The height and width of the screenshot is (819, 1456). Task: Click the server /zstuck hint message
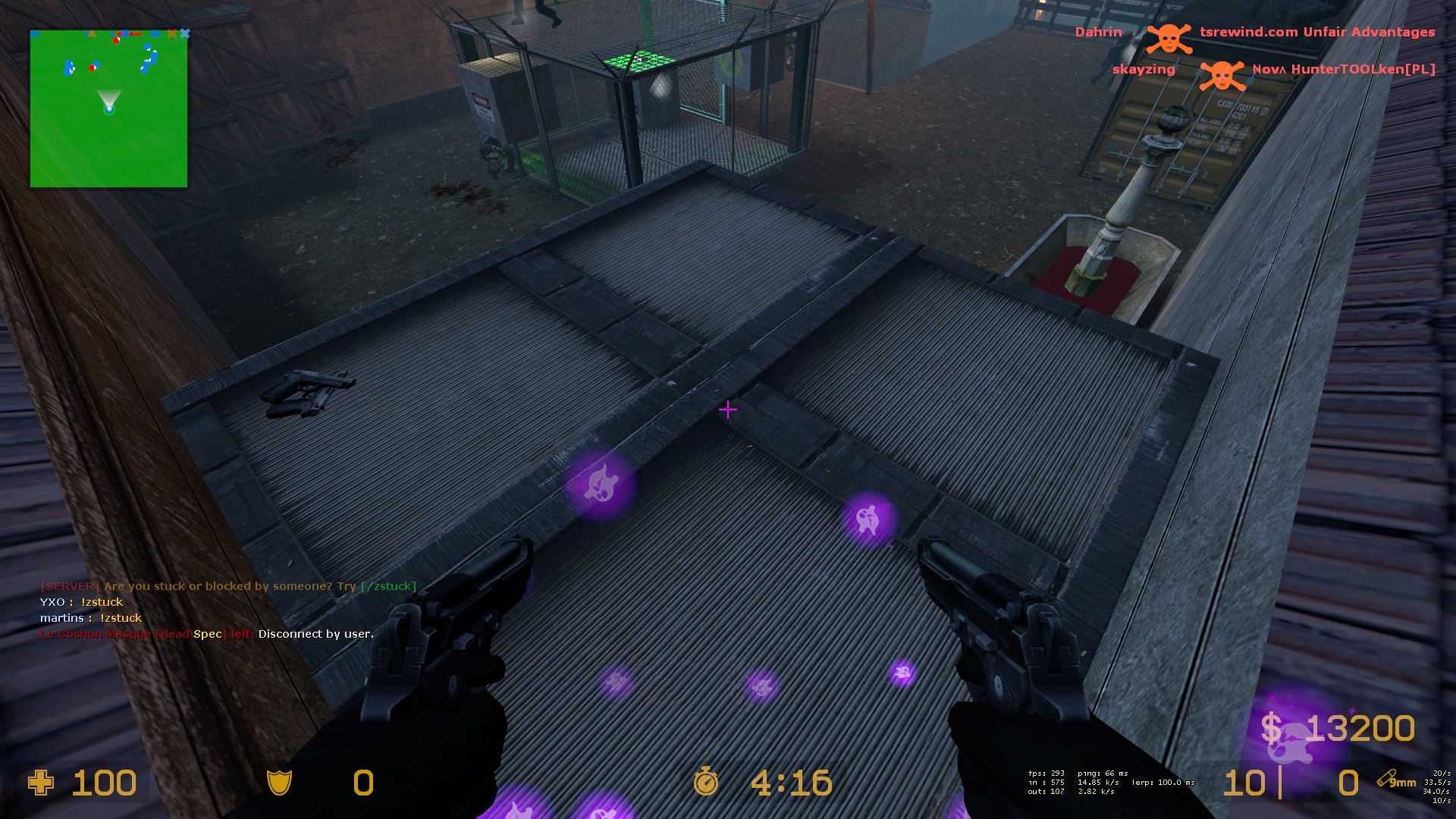pos(228,586)
